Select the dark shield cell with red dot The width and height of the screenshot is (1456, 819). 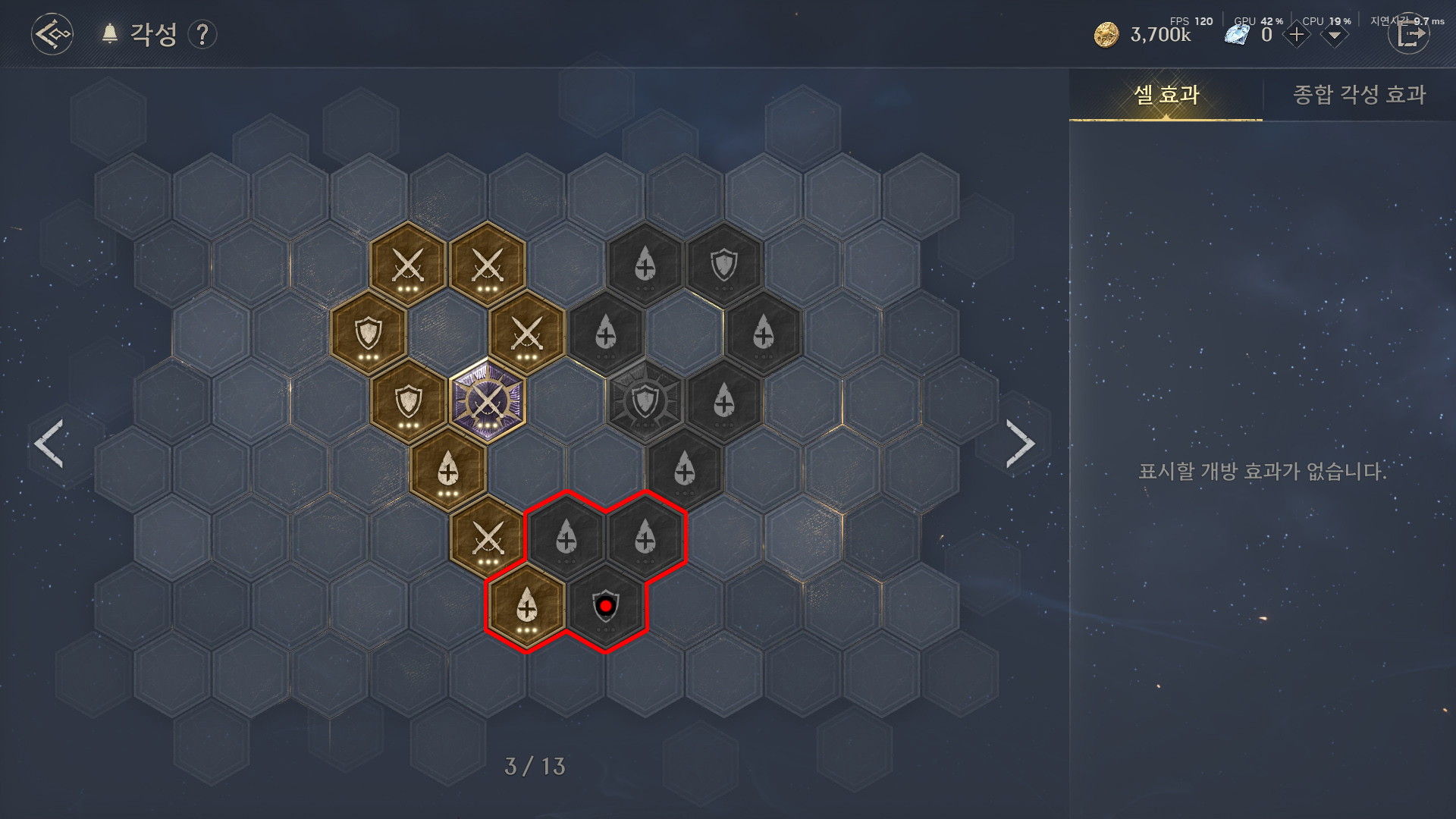point(605,607)
